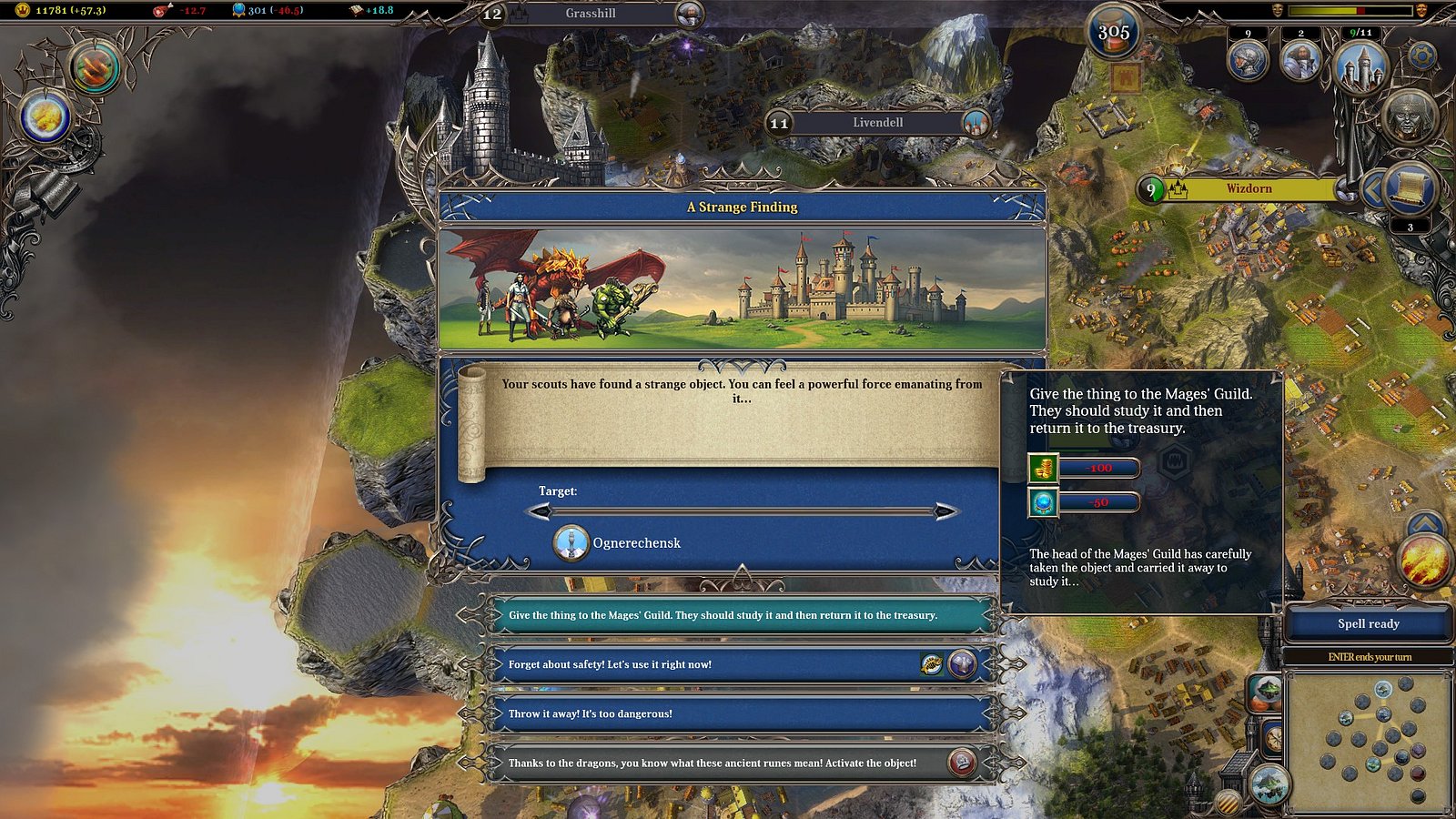1456x819 pixels.
Task: Select "Throw it away! It's too dangerous!"
Action: click(739, 713)
